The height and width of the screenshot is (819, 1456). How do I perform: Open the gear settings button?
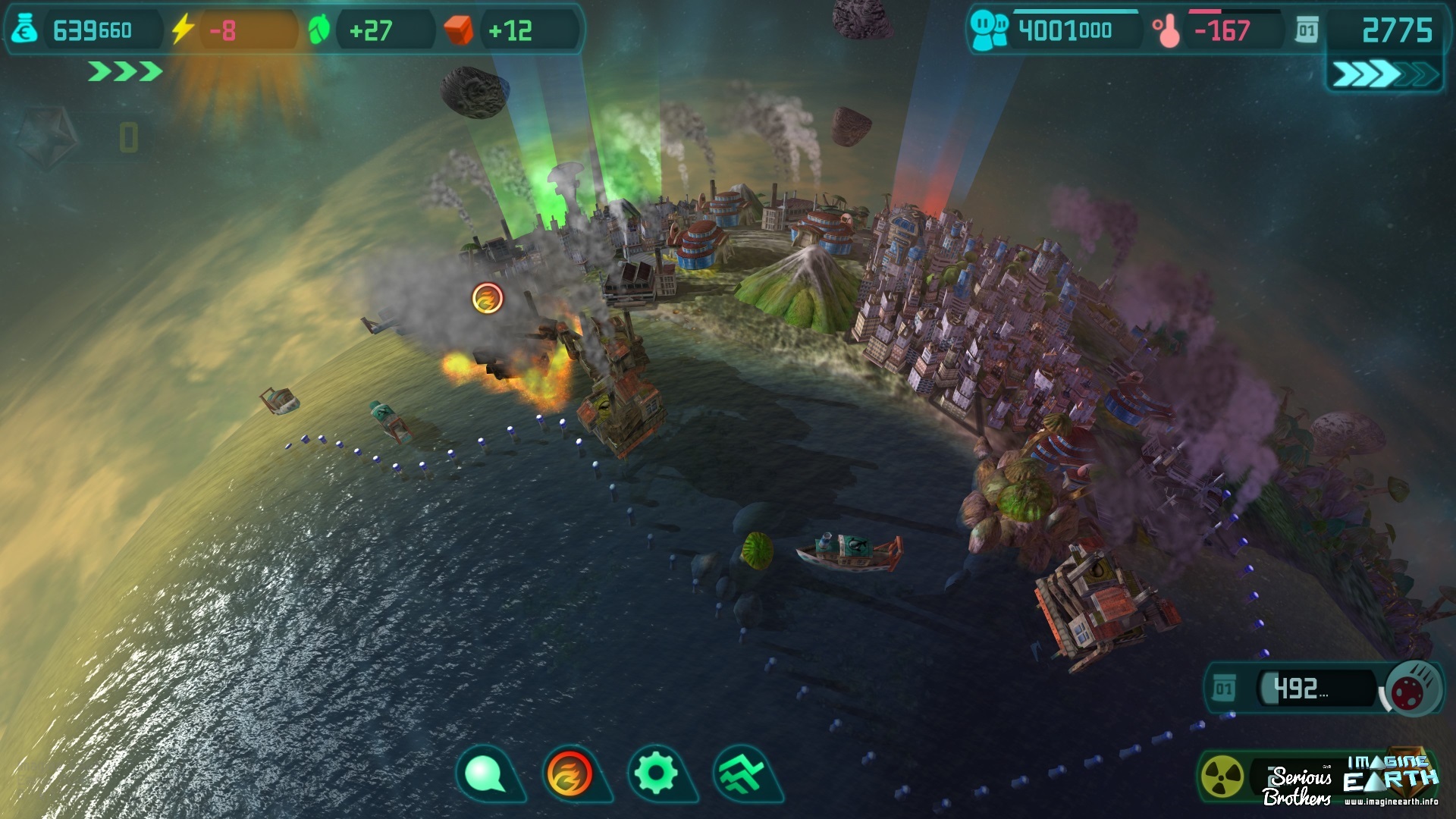657,774
